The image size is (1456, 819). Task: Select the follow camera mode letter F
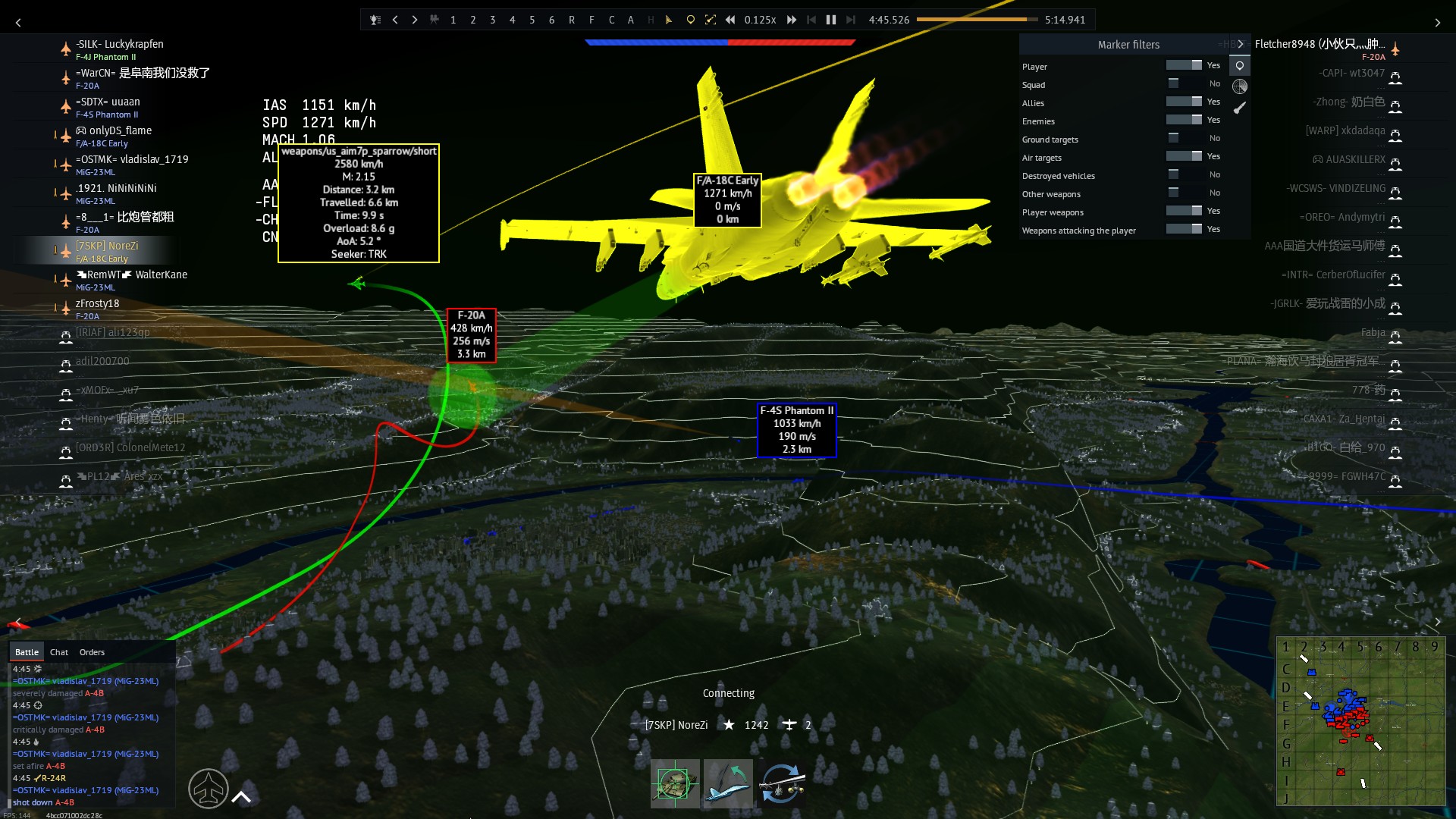591,20
